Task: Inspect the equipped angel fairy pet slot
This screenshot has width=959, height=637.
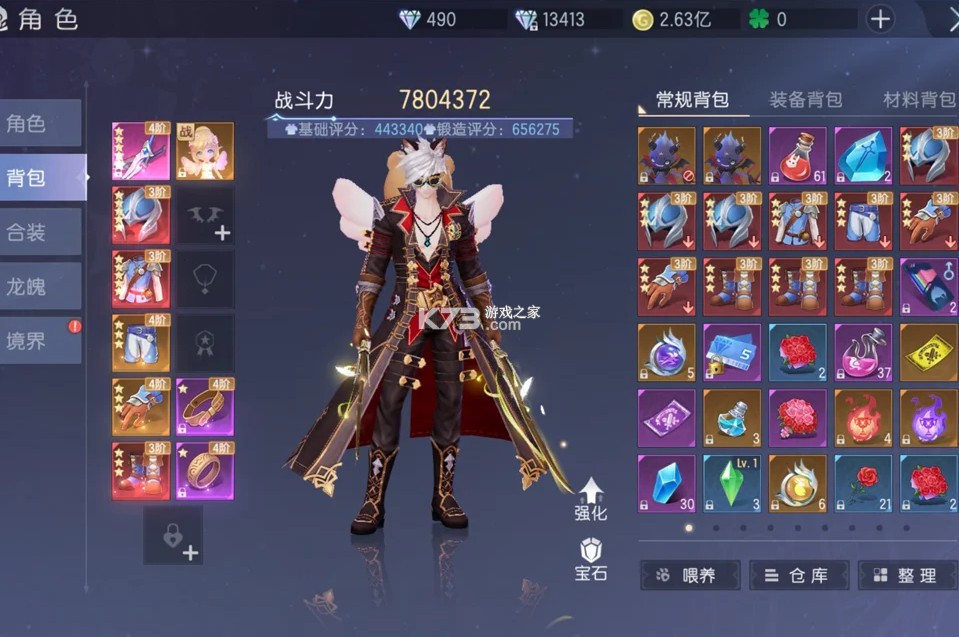Action: (206, 151)
